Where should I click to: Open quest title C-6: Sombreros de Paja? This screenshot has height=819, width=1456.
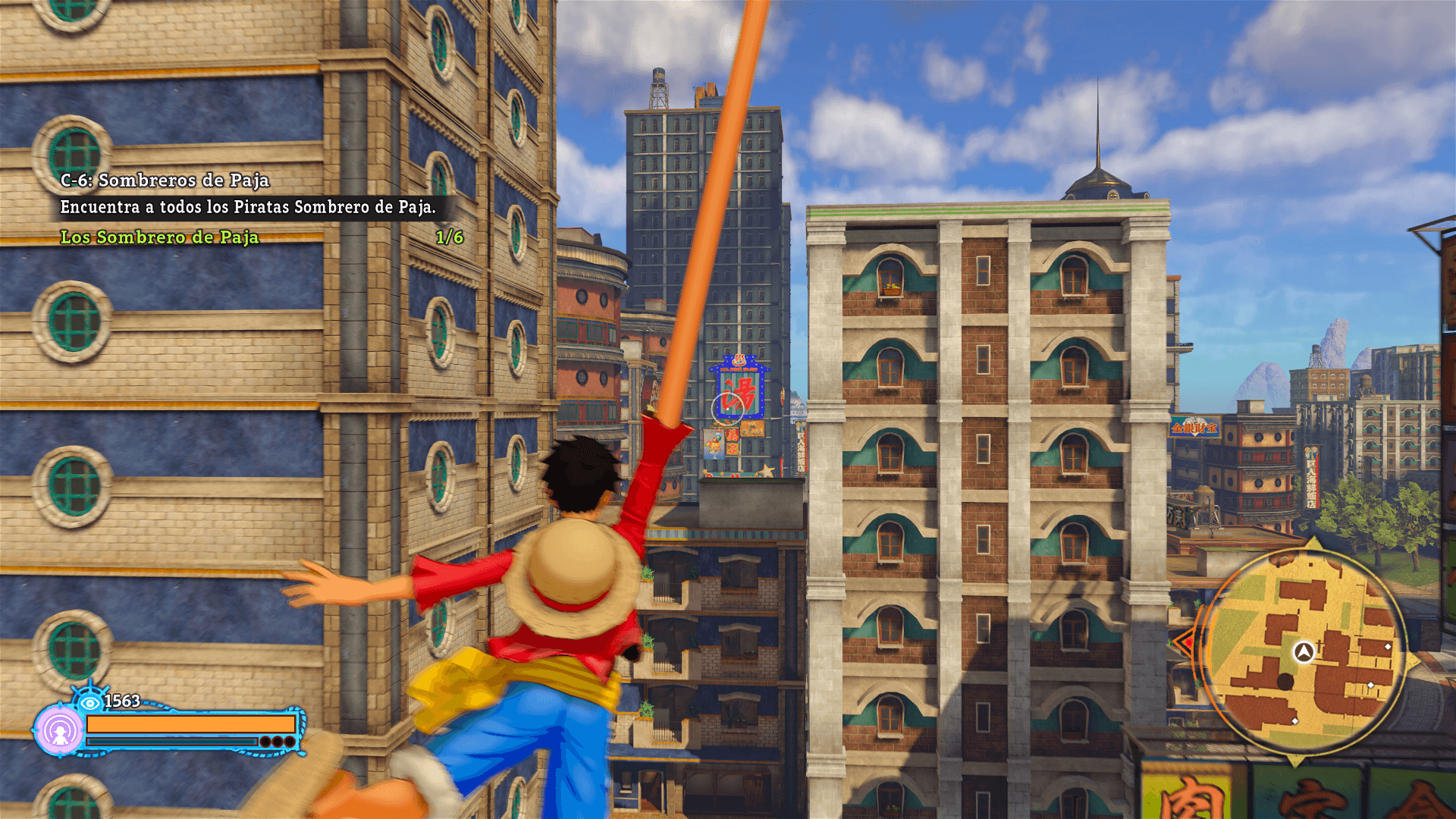164,182
